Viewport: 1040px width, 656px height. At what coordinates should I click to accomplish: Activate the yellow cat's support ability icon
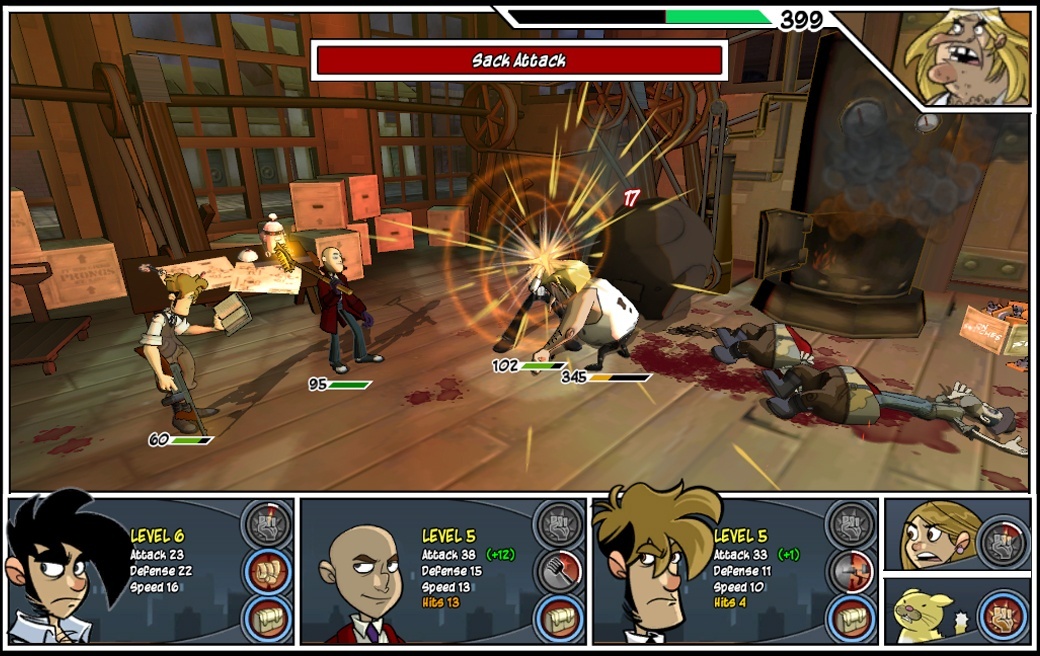1002,613
